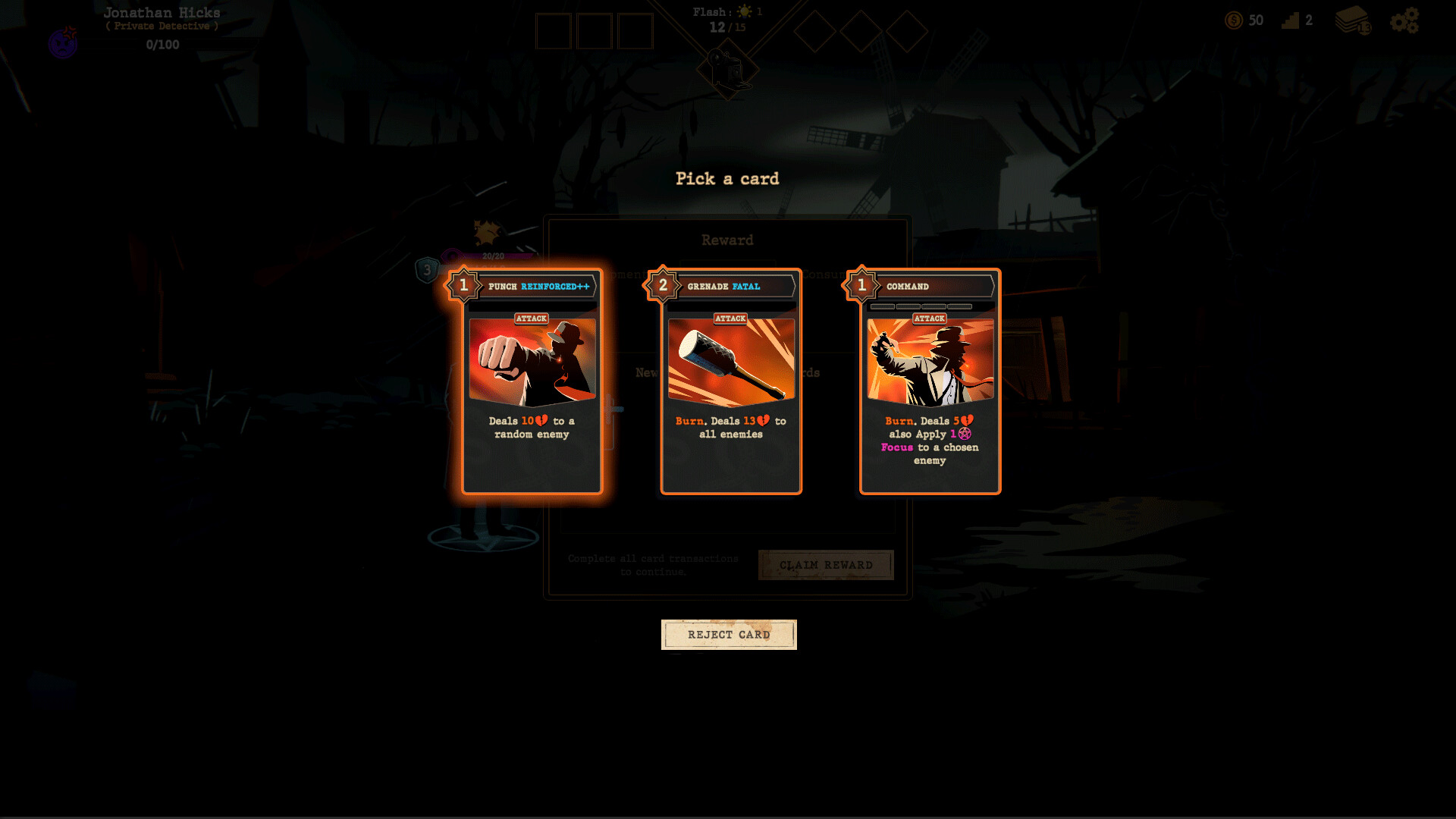
Task: Select the Punch Reinforced++ card artwork
Action: point(532,364)
